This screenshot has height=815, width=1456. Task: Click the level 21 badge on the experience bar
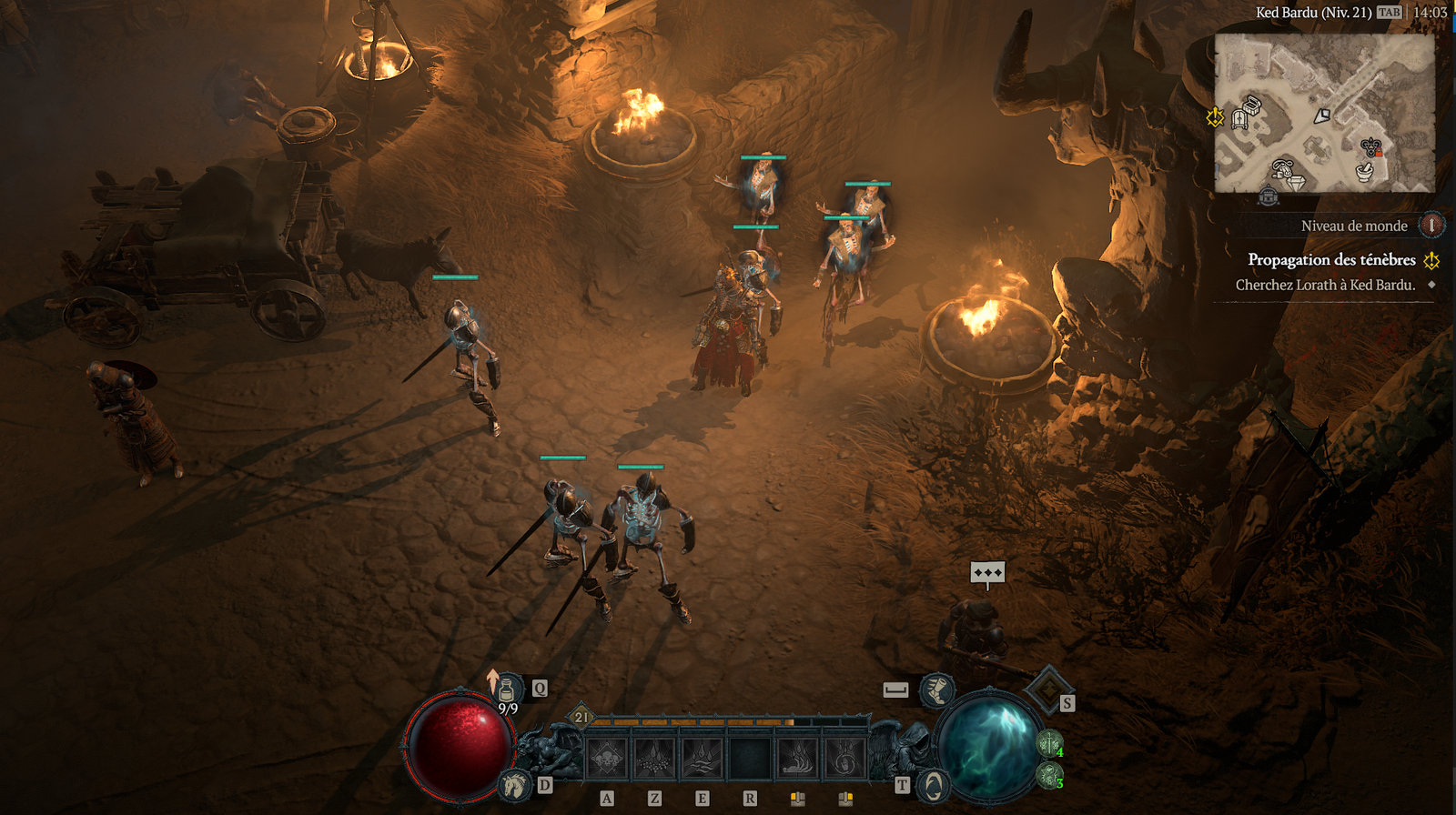tap(581, 718)
